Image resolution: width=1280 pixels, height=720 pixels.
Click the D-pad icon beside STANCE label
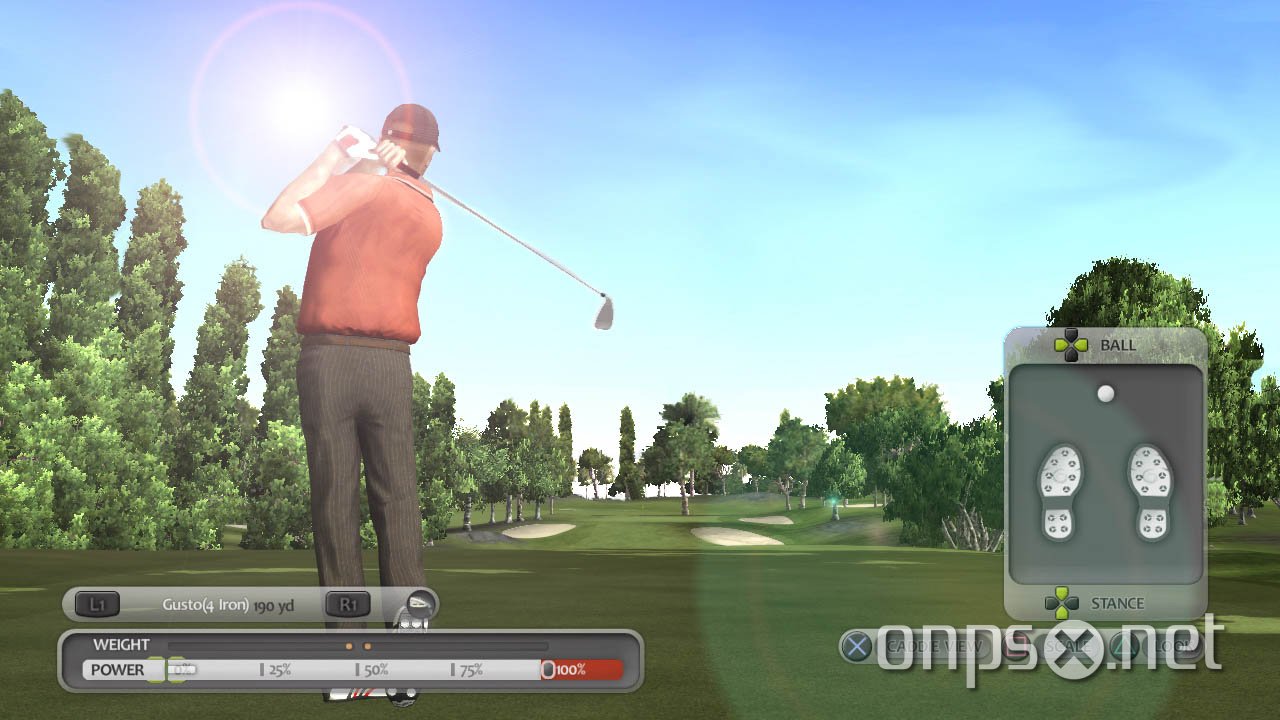pyautogui.click(x=1061, y=603)
